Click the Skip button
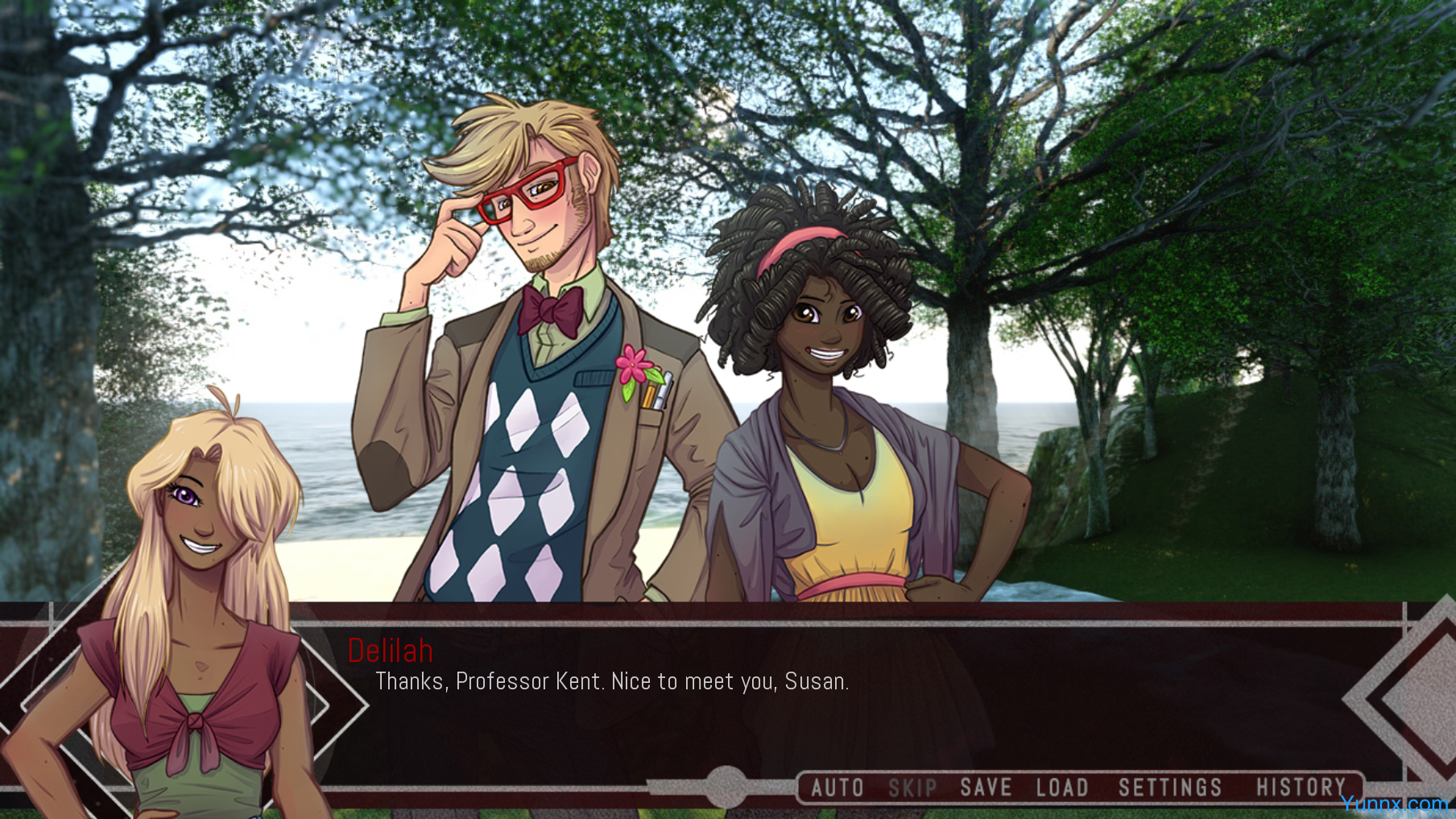1456x819 pixels. coord(912,788)
